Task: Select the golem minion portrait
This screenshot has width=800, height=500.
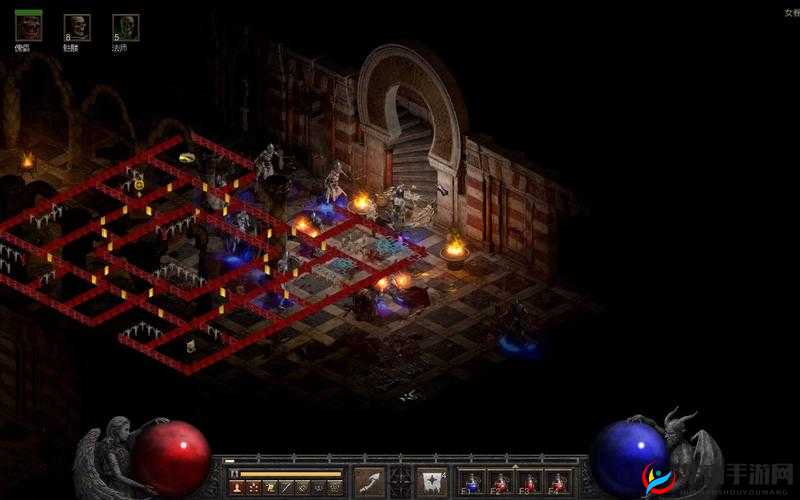Action: coord(29,27)
